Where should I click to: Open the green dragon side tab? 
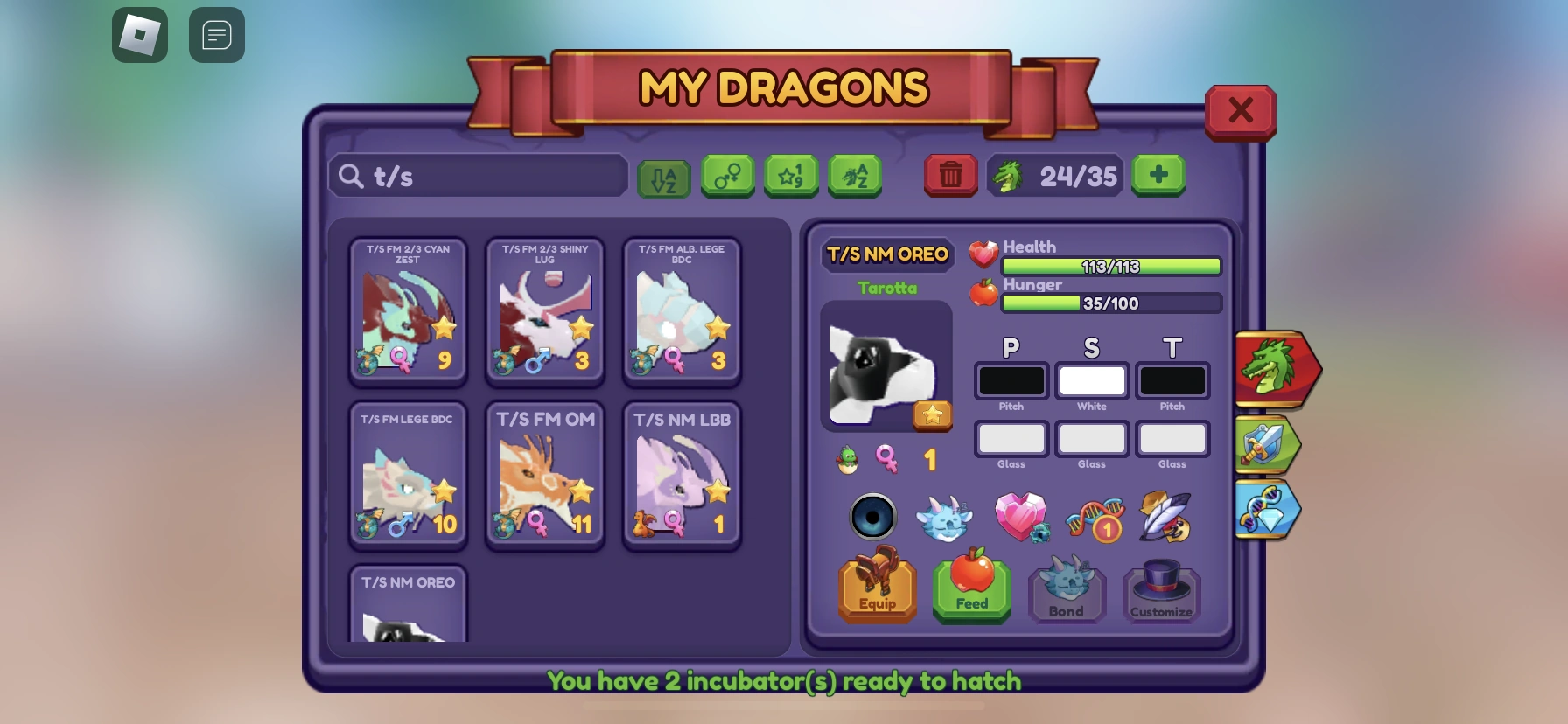point(1273,369)
